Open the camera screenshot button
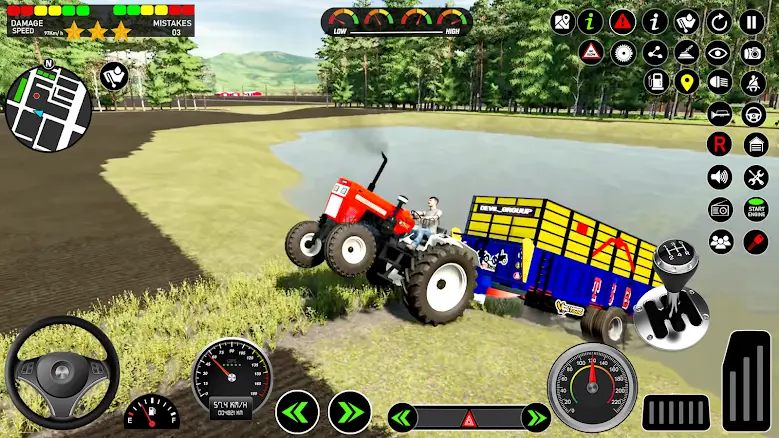This screenshot has width=779, height=438. [753, 52]
